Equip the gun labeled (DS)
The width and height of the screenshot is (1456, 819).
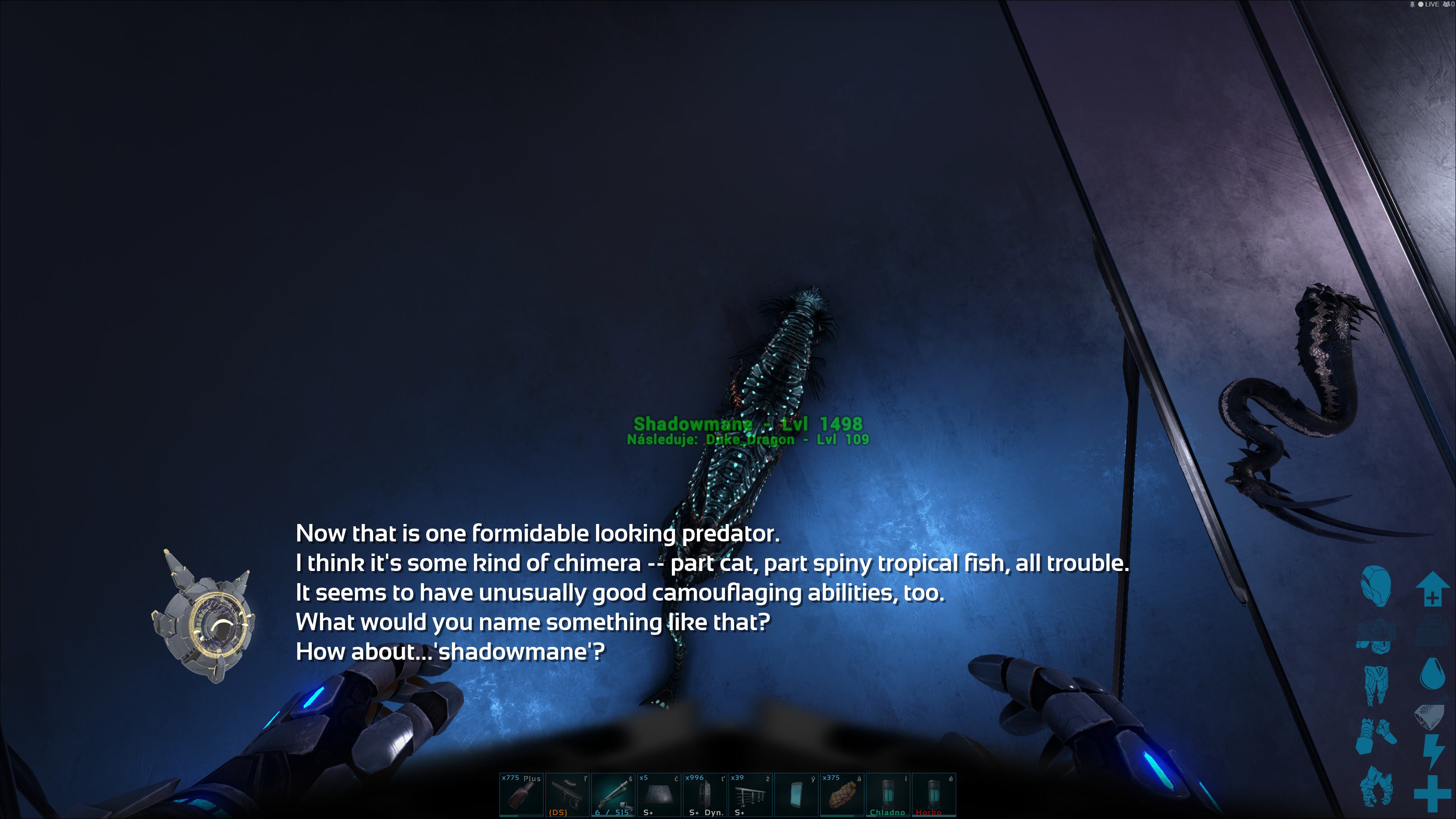click(567, 795)
